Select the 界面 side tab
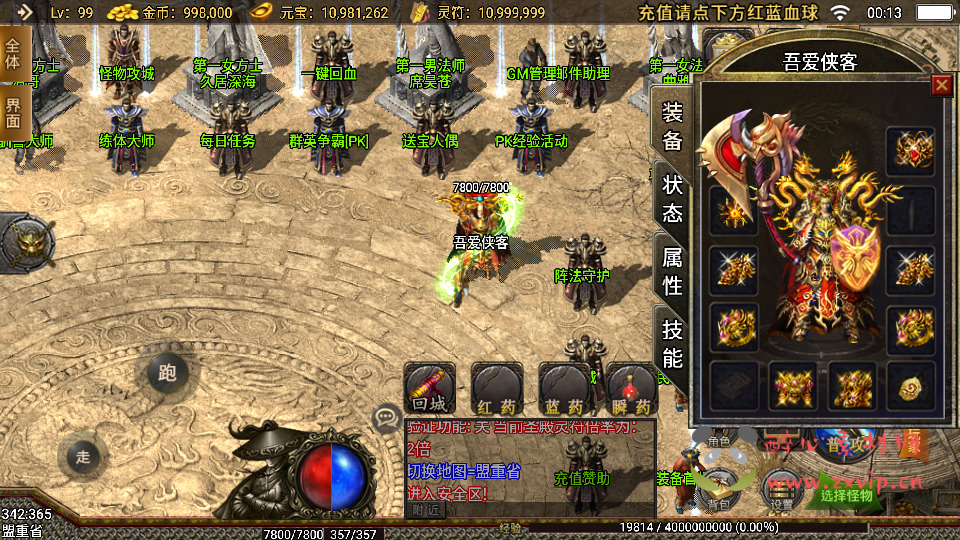960x540 pixels. click(13, 113)
